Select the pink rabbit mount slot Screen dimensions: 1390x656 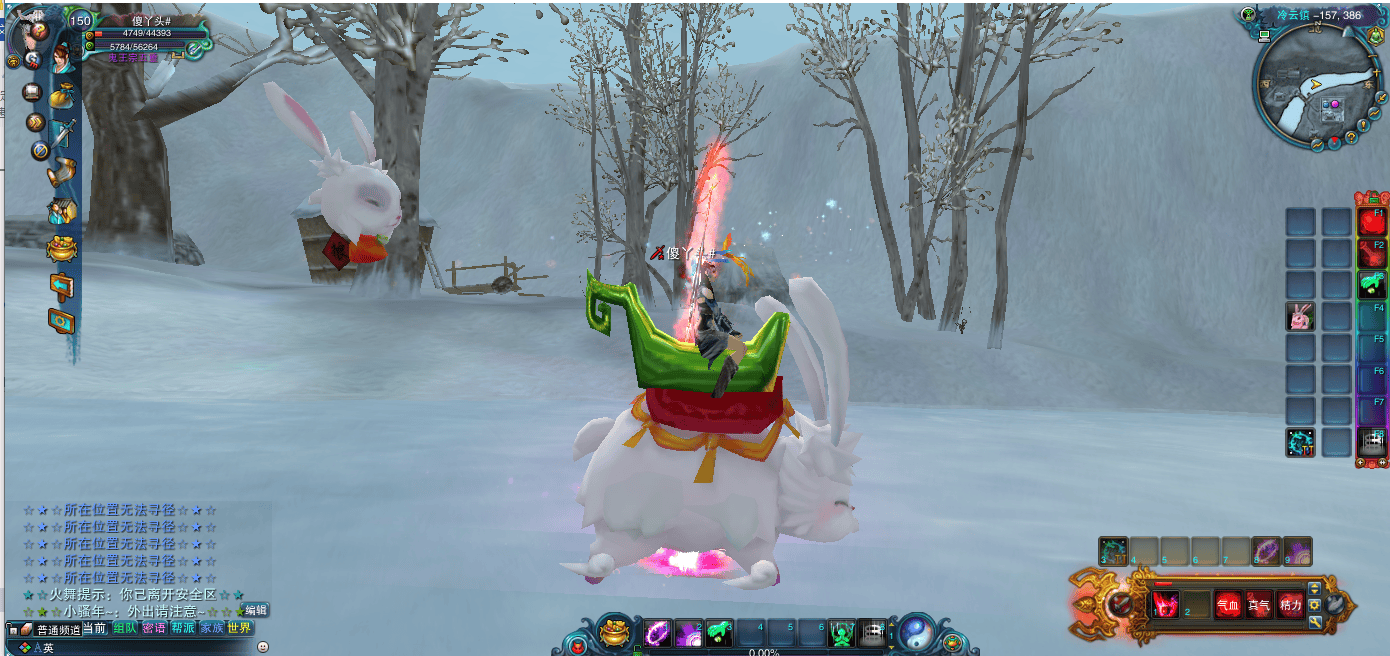pyautogui.click(x=1300, y=318)
